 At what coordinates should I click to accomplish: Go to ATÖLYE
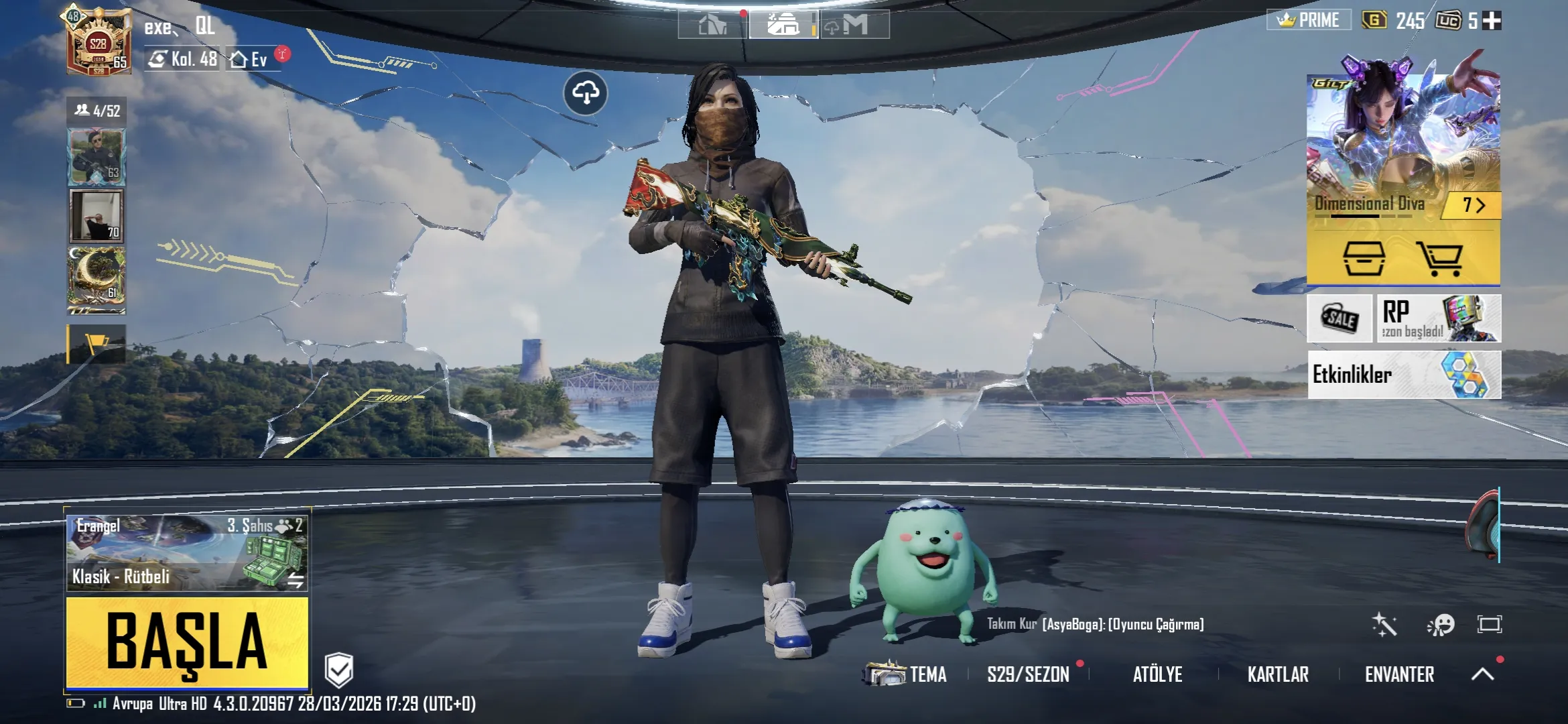(1157, 674)
